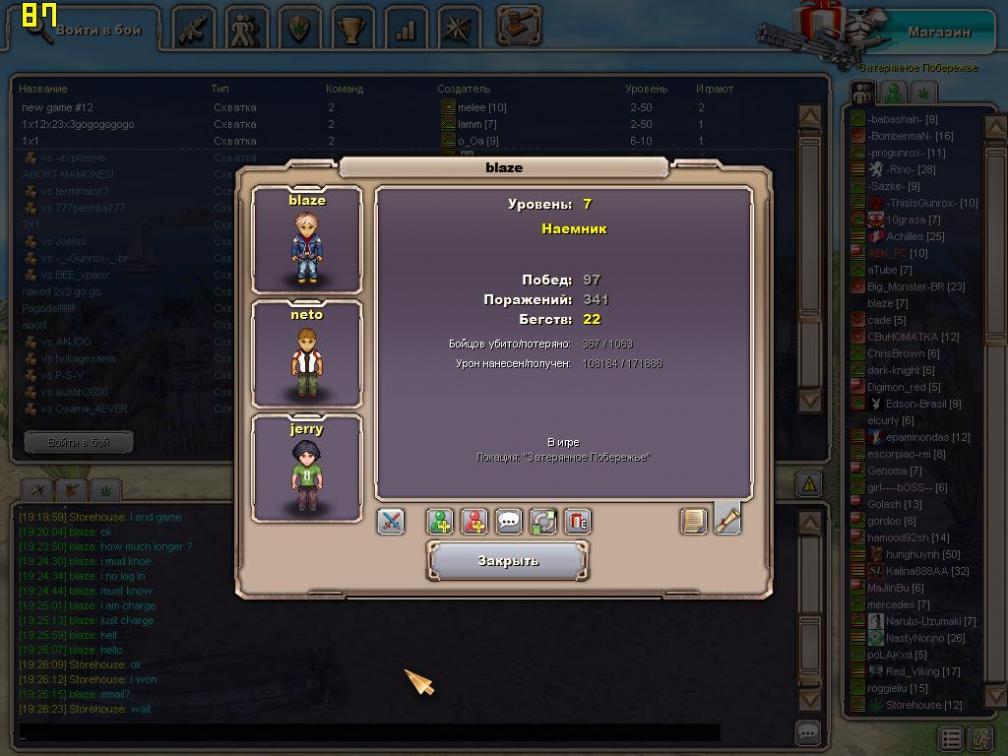Click the chat input field

pyautogui.click(x=368, y=732)
